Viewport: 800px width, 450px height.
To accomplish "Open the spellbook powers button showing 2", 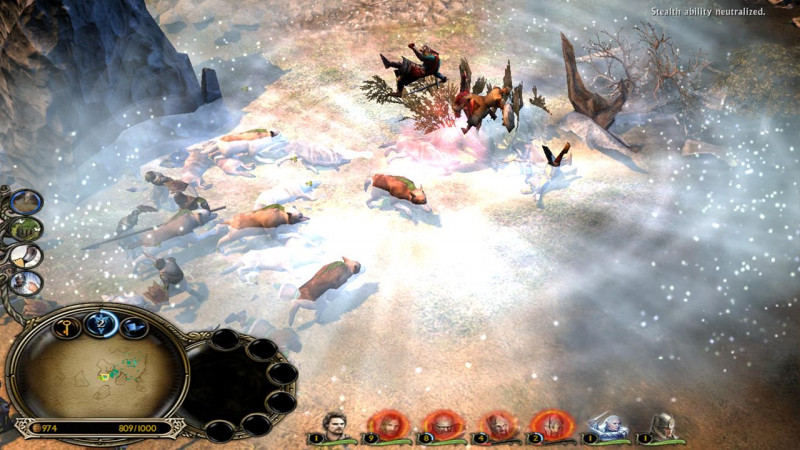I will (101, 323).
